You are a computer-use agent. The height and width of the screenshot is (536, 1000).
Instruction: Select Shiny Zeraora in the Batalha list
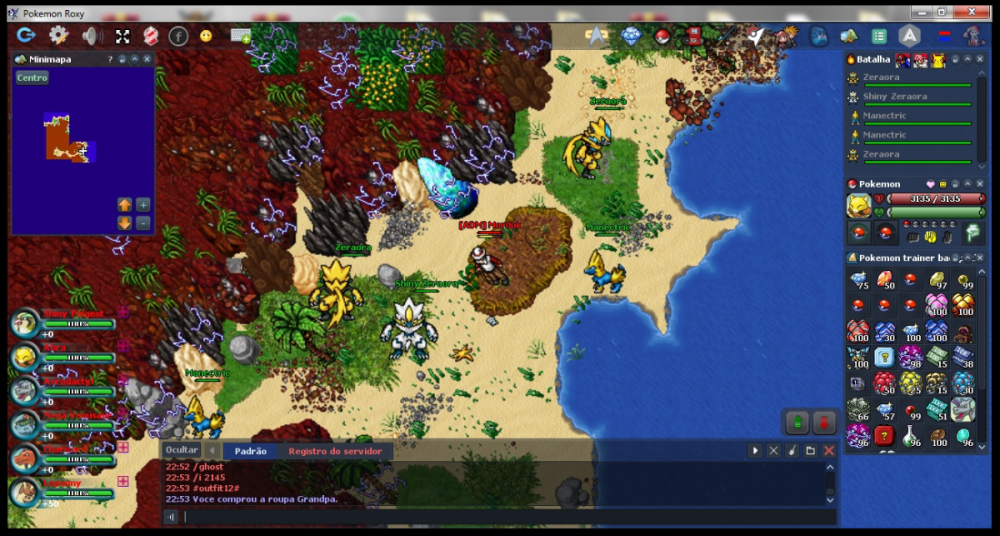pos(894,97)
